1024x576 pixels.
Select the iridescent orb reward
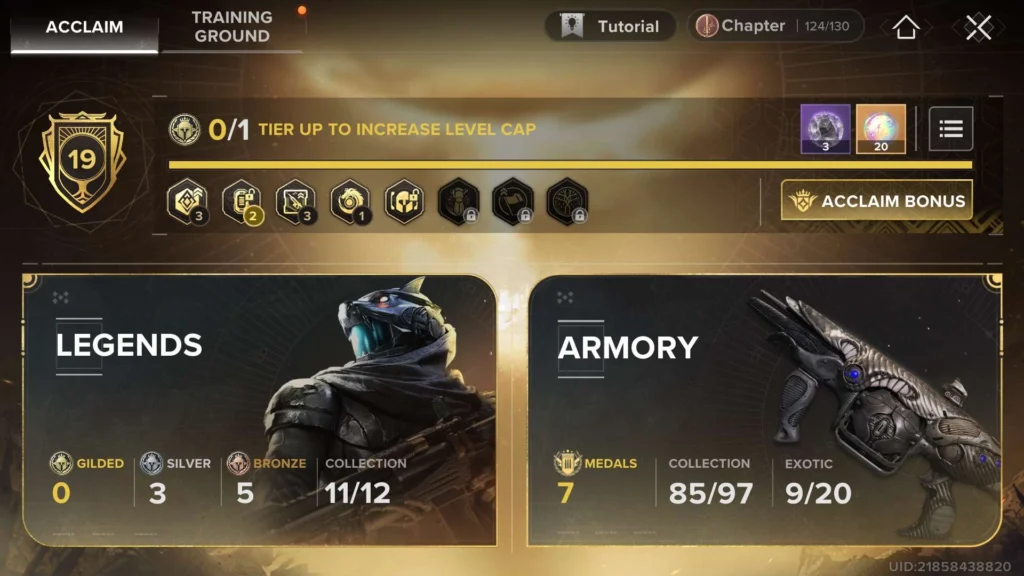[881, 129]
